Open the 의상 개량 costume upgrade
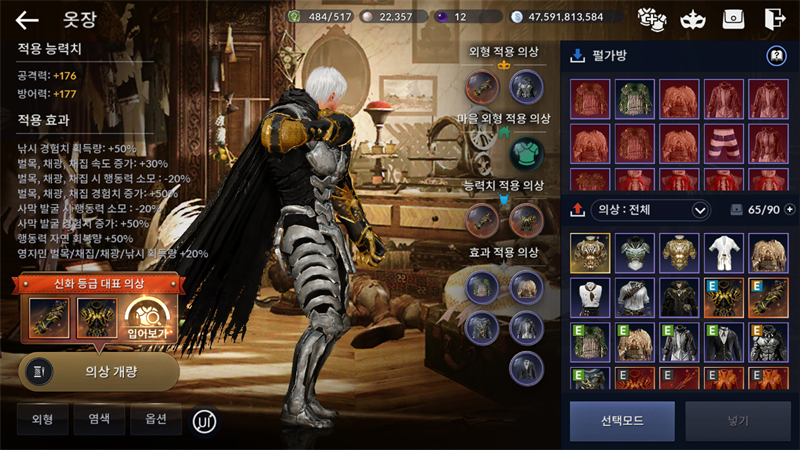This screenshot has width=800, height=450. (98, 371)
